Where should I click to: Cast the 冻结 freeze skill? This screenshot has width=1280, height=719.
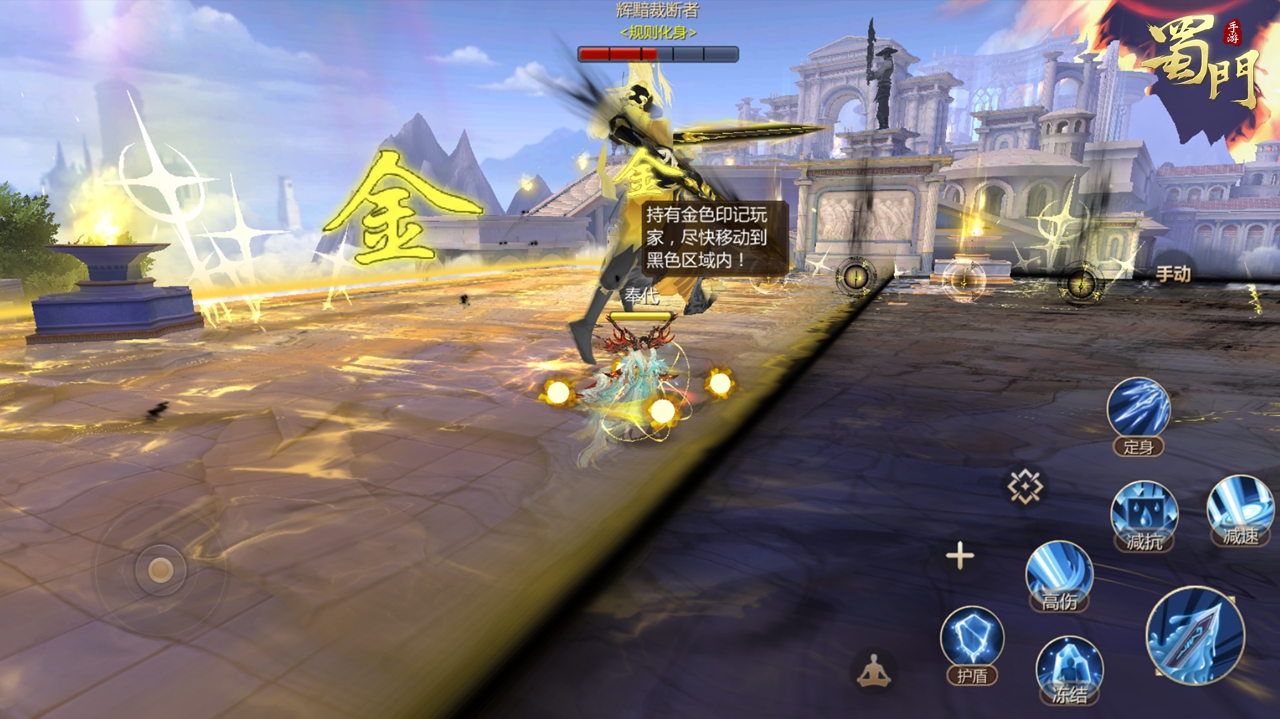[x=1069, y=665]
